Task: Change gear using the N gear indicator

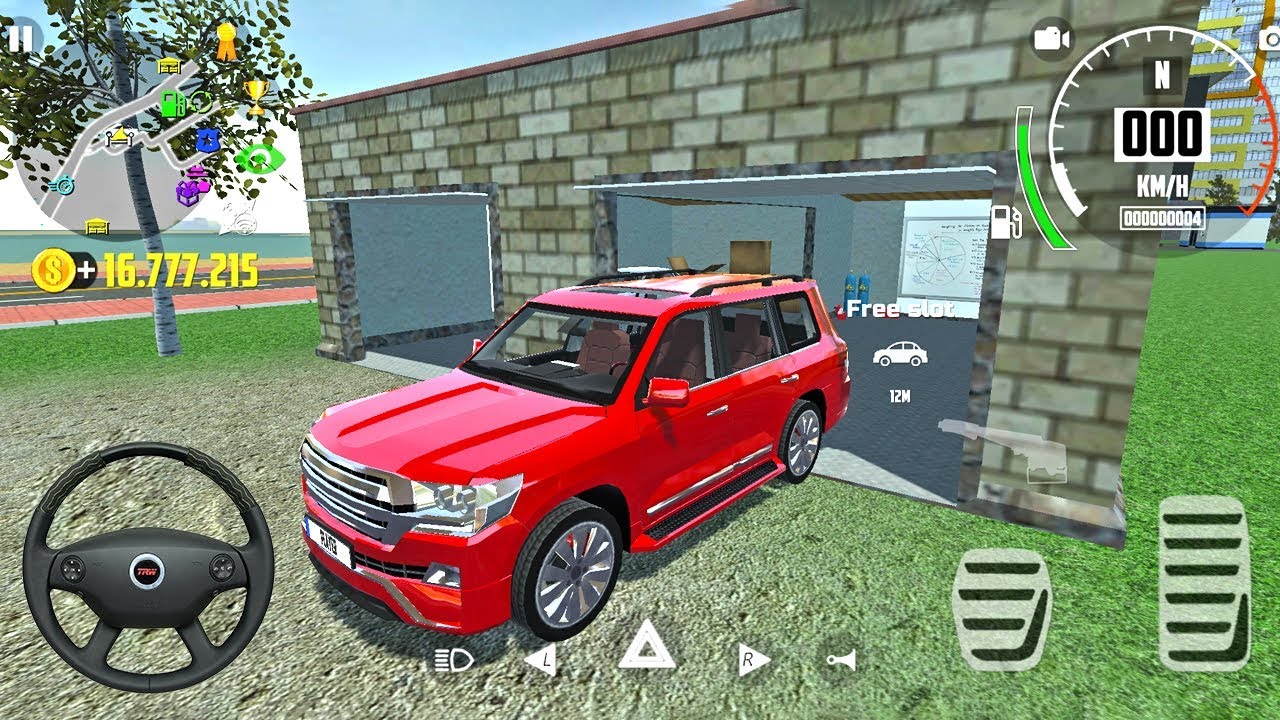Action: 1162,75
